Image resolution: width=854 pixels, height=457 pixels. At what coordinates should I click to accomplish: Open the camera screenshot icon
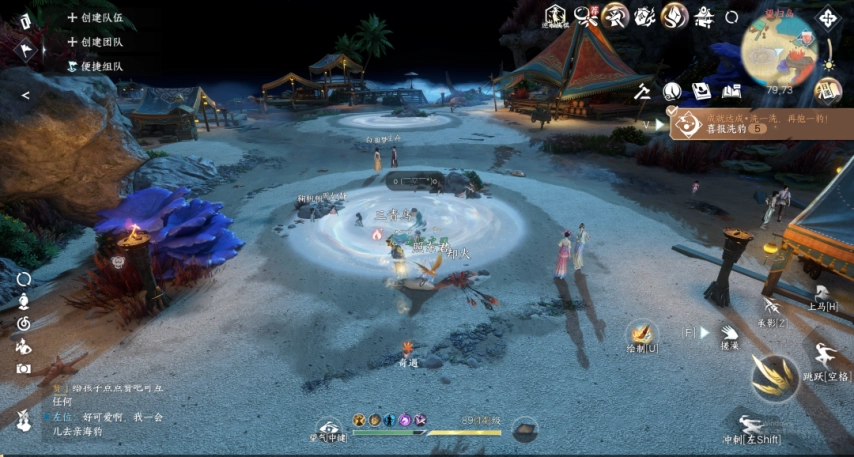tap(23, 368)
